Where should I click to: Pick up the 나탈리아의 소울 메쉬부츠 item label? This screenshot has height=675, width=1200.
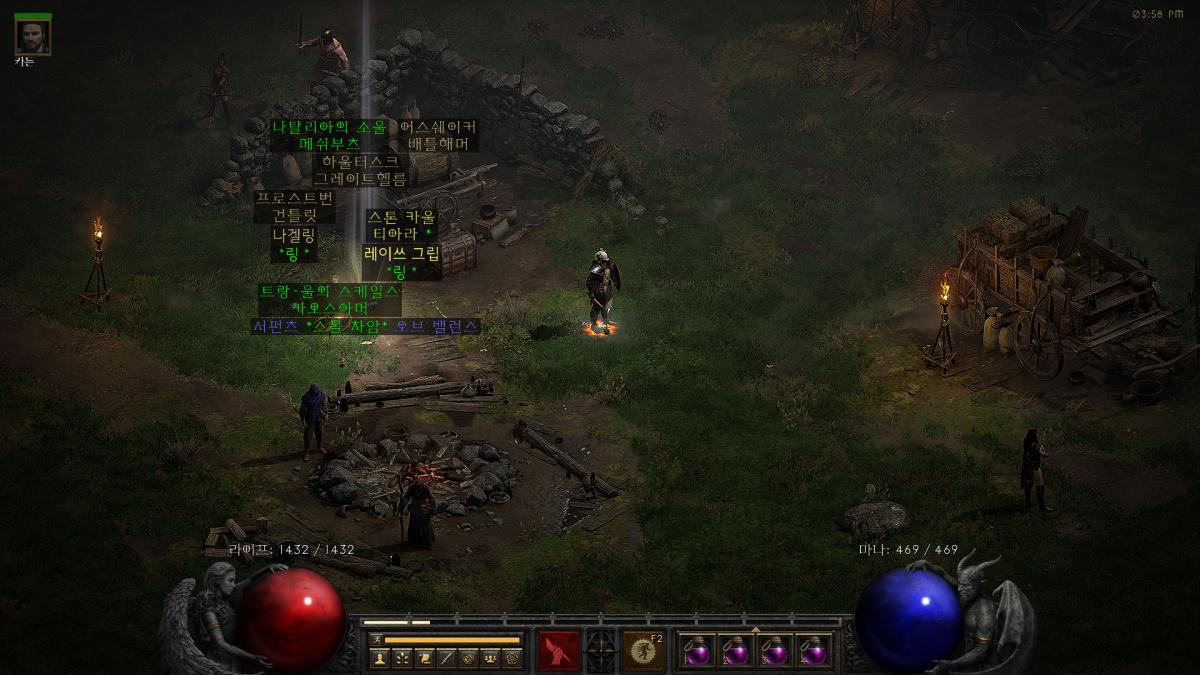pos(329,135)
